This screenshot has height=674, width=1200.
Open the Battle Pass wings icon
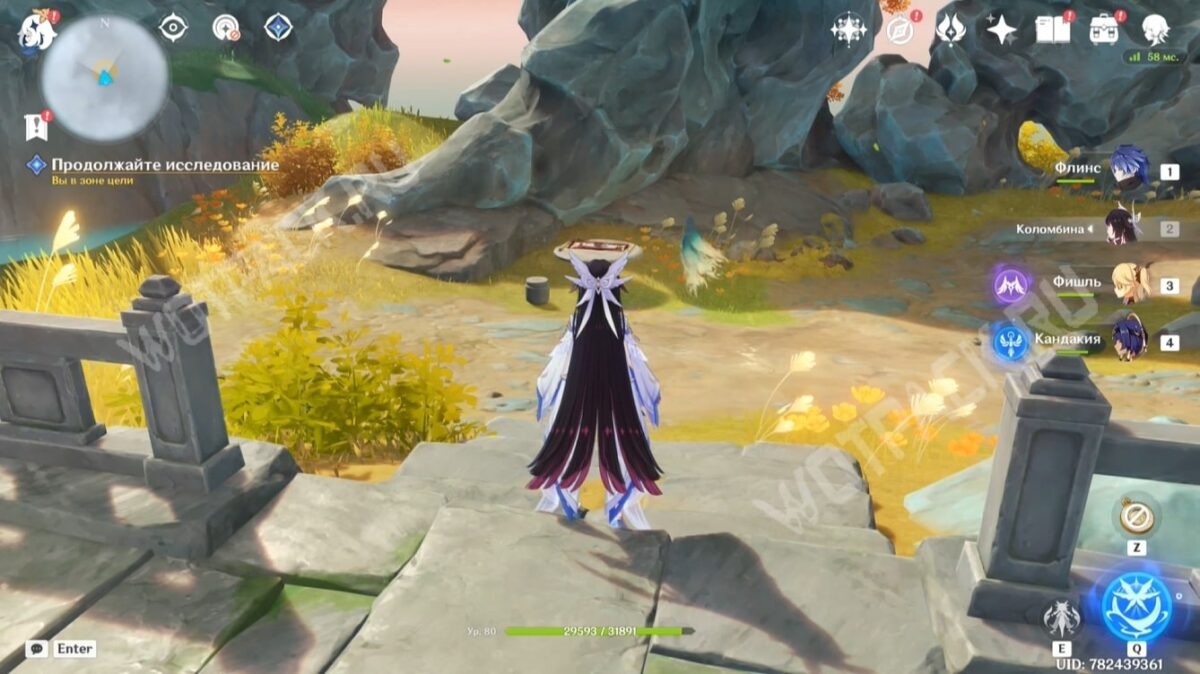click(x=950, y=29)
